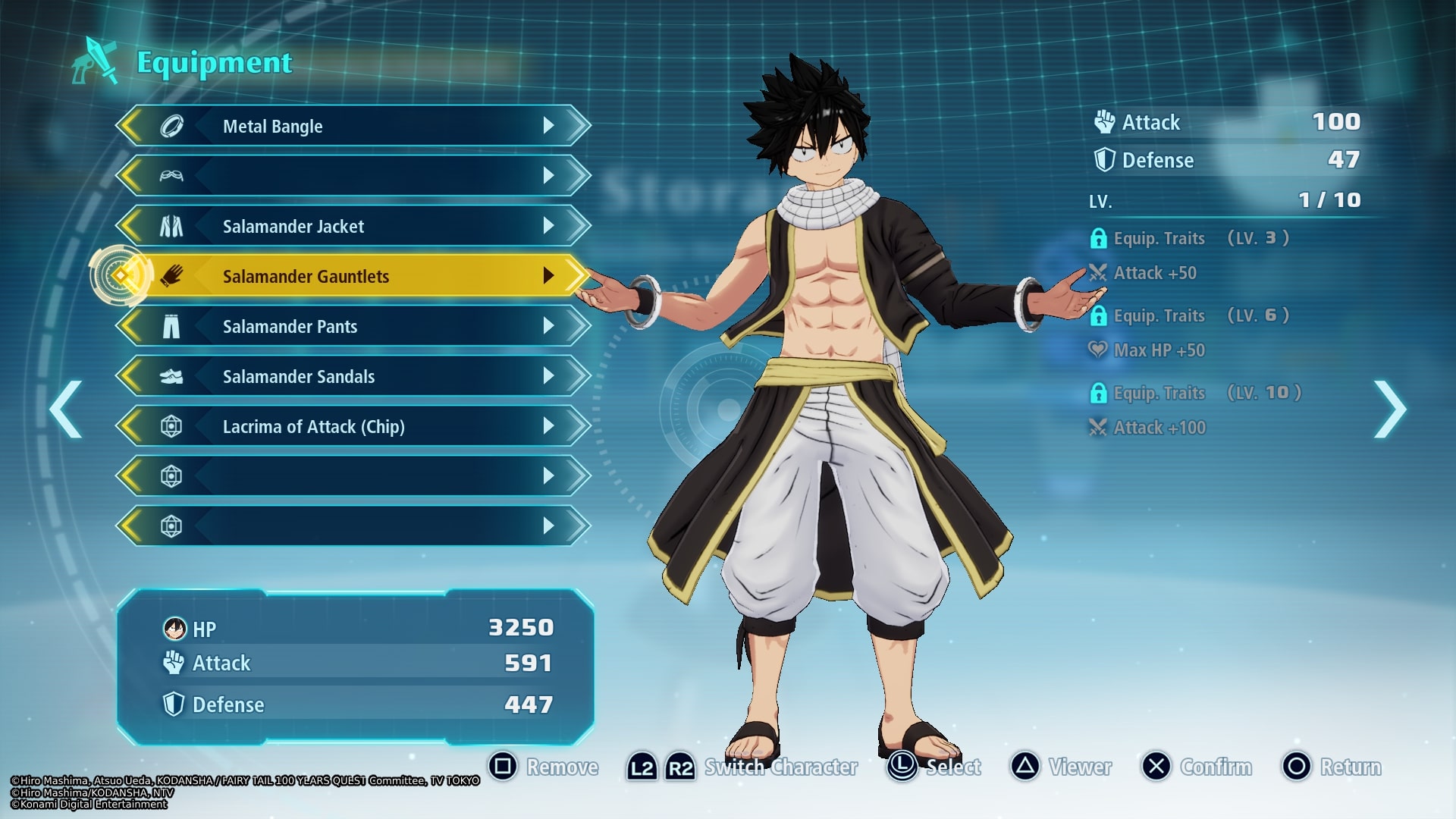Click the Lacrima chip icon
Image resolution: width=1456 pixels, height=819 pixels.
pyautogui.click(x=172, y=426)
